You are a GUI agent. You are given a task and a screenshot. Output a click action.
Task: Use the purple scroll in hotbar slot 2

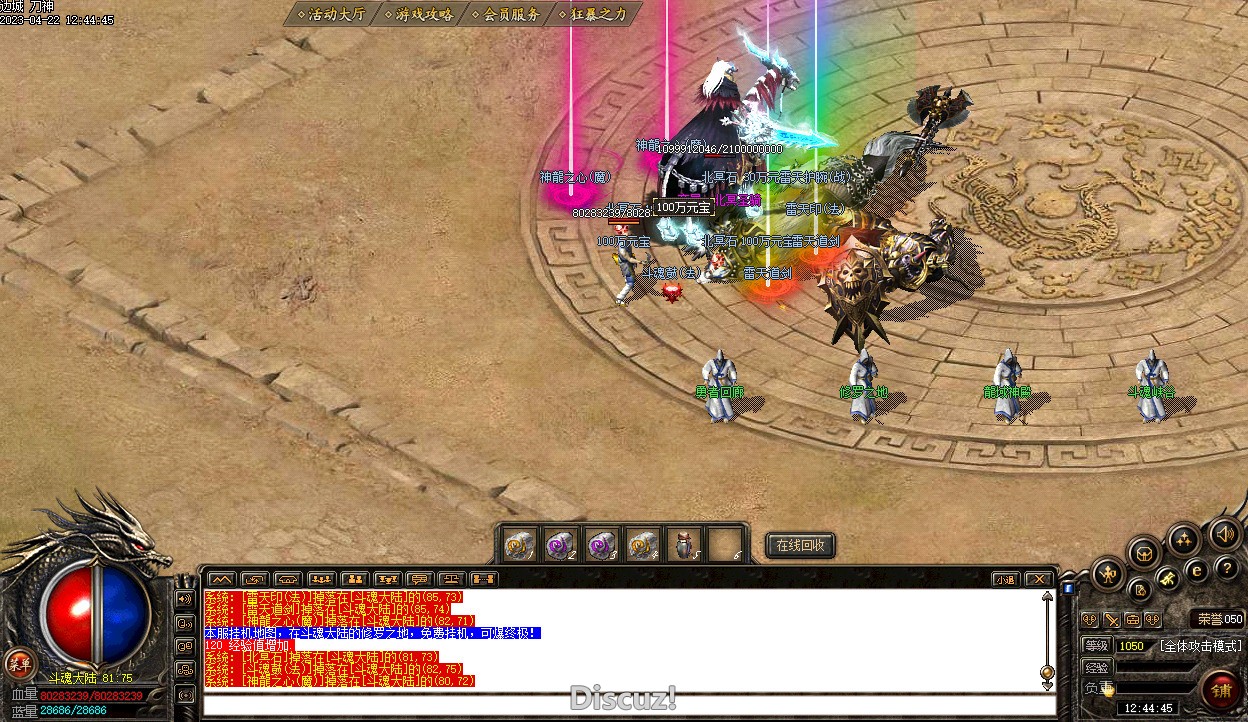tap(560, 545)
